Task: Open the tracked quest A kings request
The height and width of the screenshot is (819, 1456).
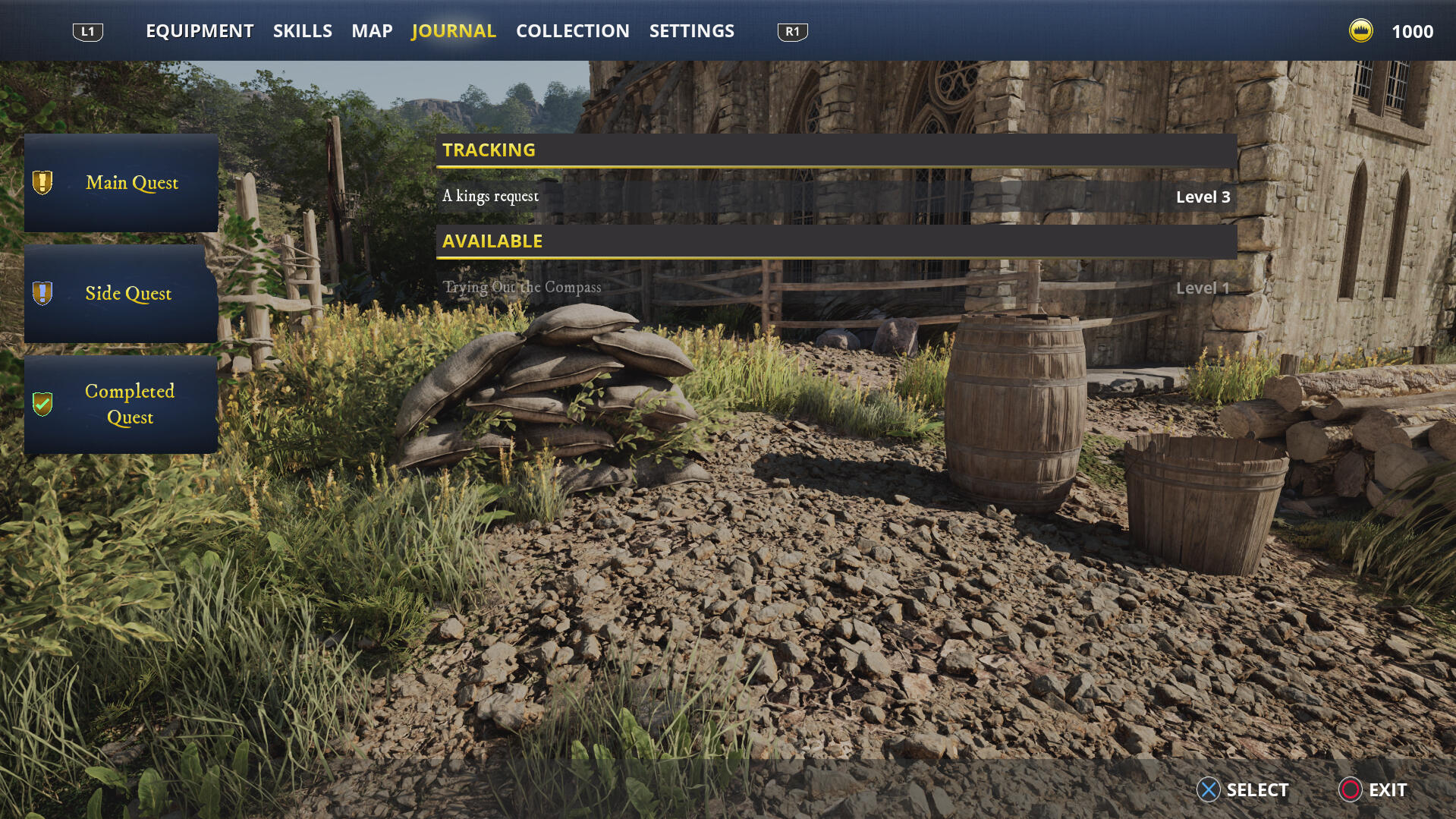Action: click(836, 197)
